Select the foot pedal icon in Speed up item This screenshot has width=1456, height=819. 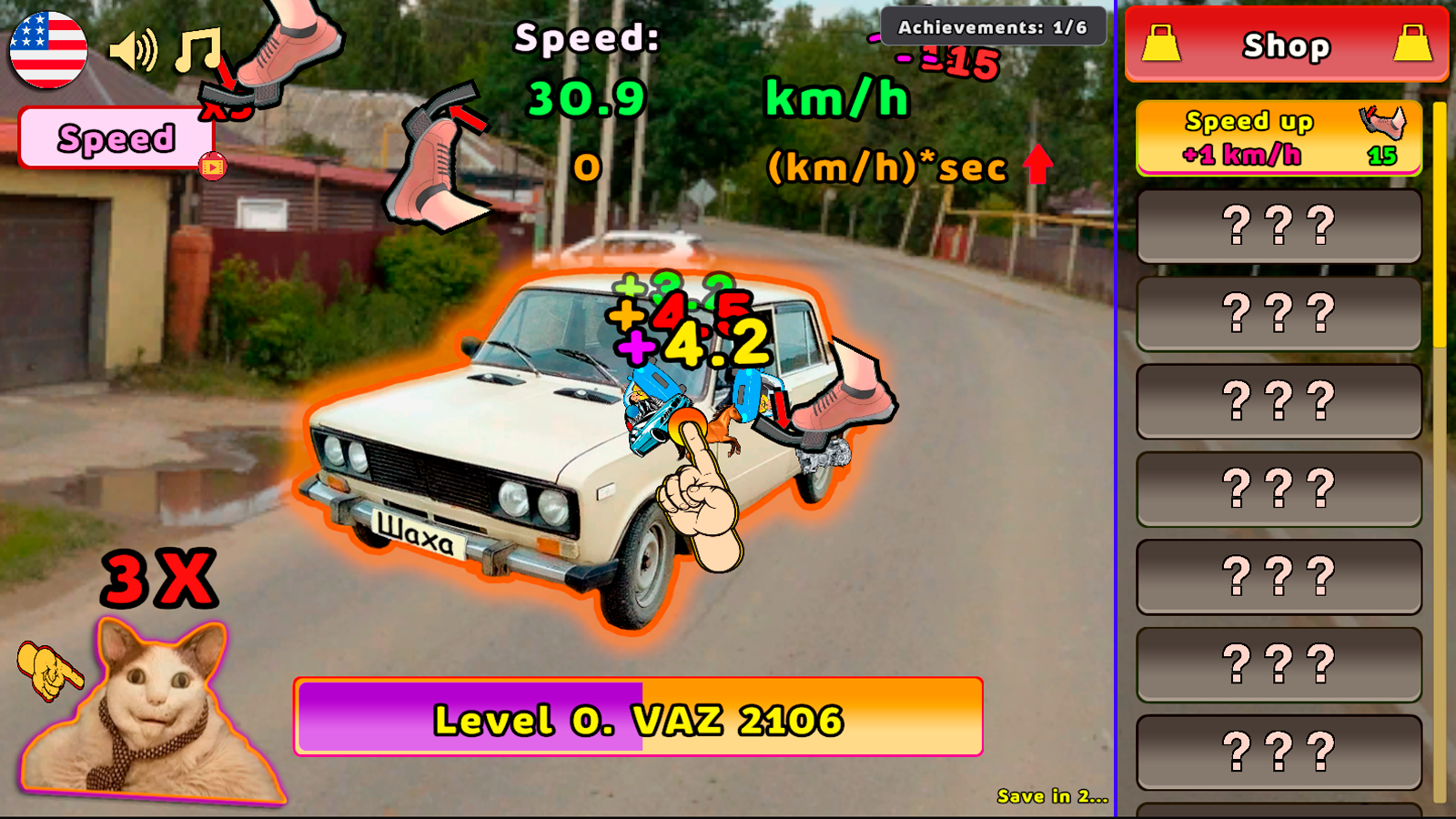(1383, 124)
